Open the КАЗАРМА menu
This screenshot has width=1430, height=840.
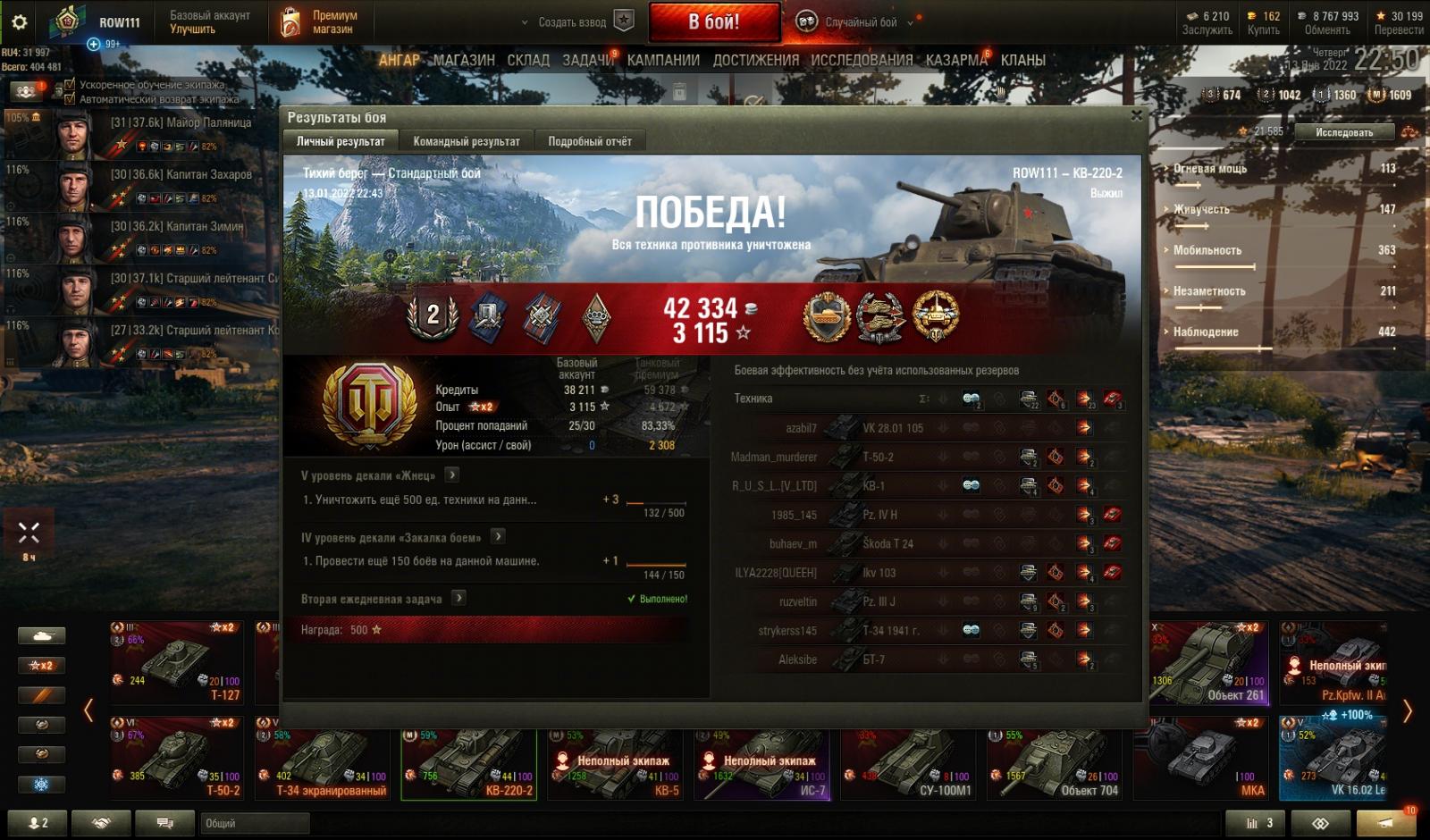coord(956,60)
